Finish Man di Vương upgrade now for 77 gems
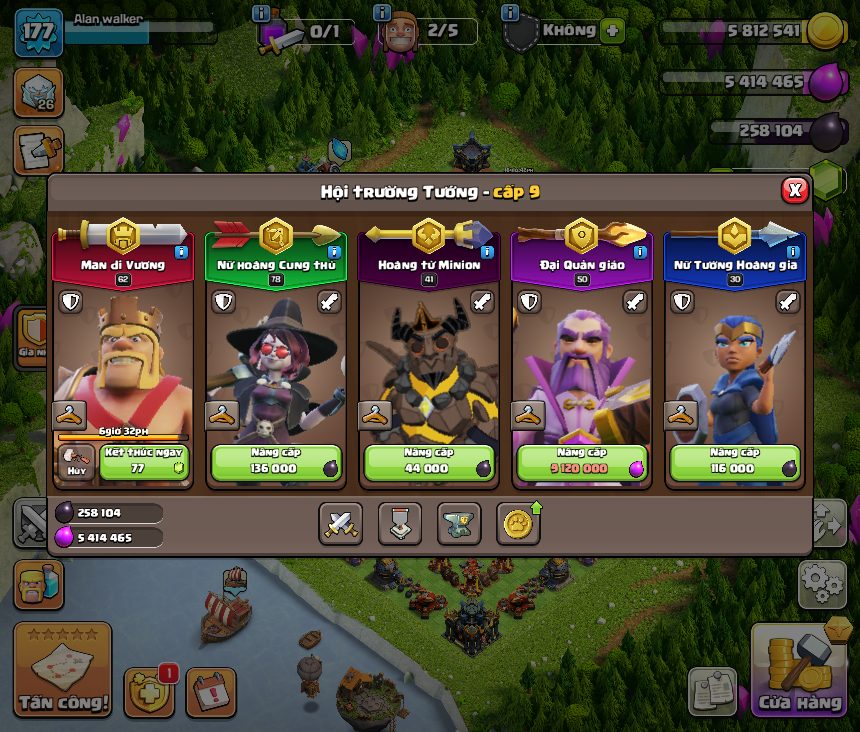This screenshot has width=860, height=732. click(143, 463)
